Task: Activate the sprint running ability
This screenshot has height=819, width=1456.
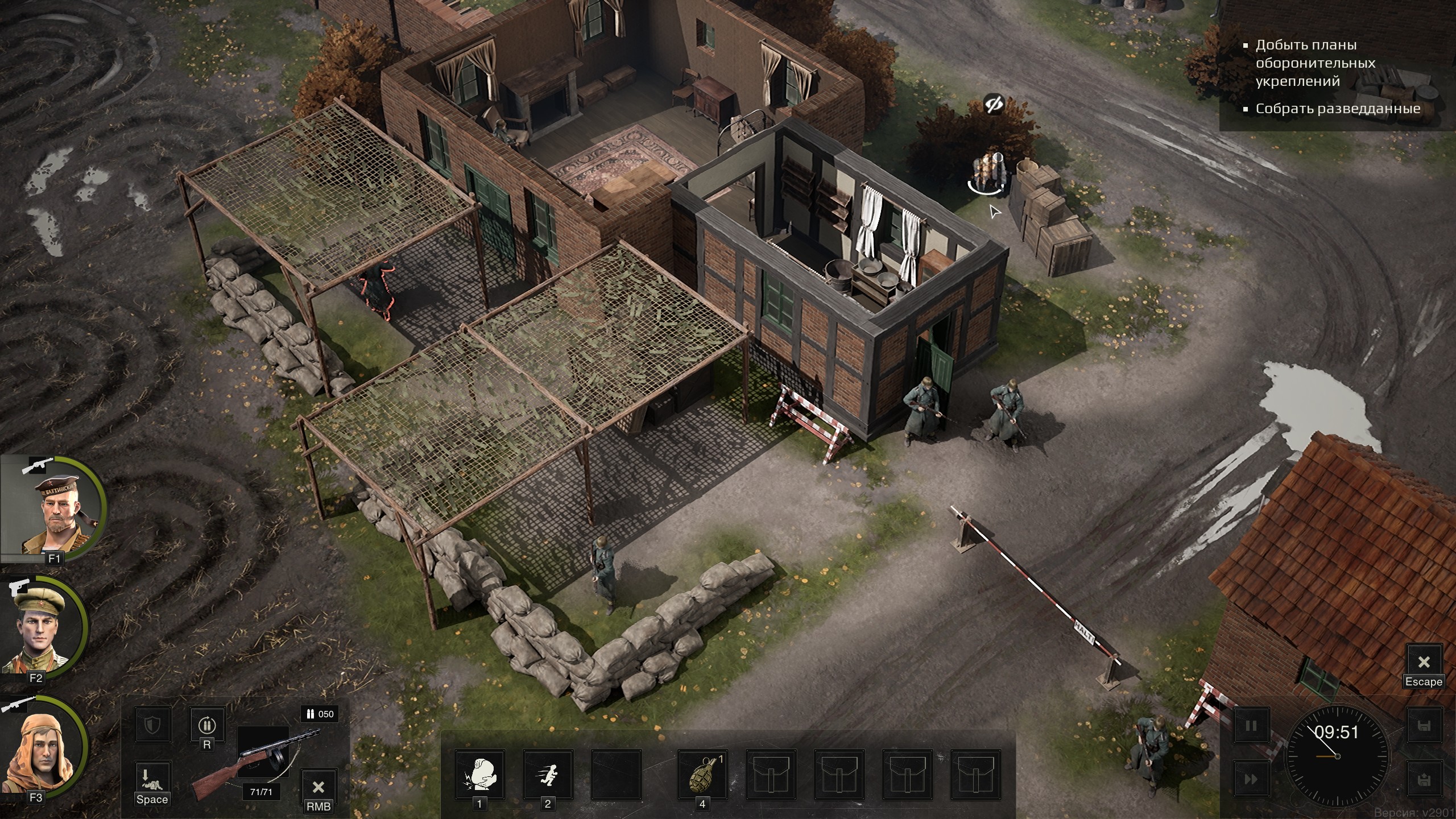Action: point(548,775)
